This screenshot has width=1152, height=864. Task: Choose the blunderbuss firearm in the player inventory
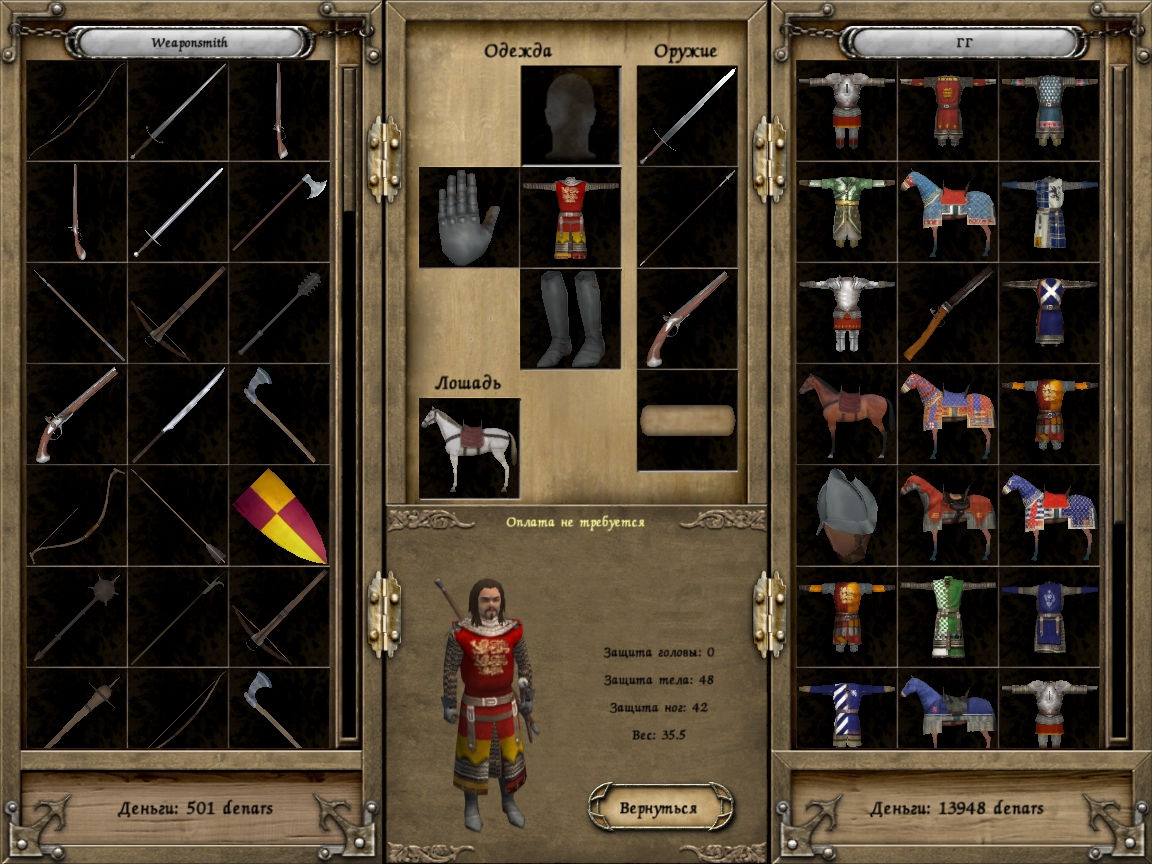[947, 312]
